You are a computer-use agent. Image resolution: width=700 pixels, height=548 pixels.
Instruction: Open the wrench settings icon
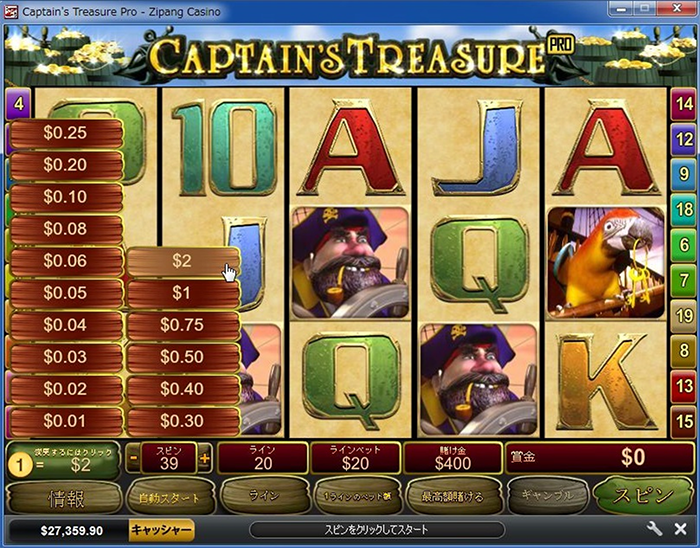656,529
